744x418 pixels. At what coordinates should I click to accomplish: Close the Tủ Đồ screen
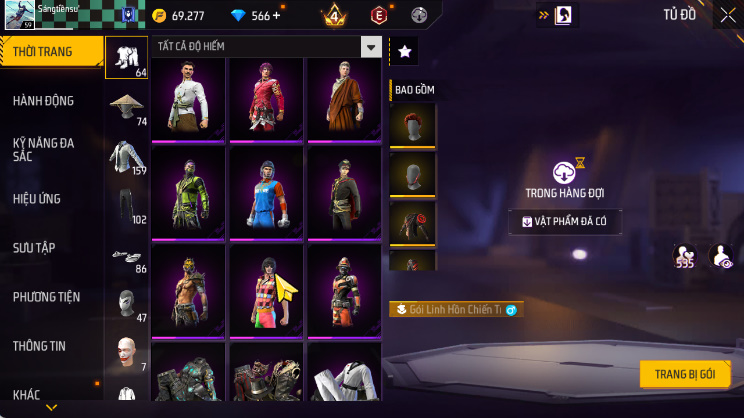coord(727,15)
